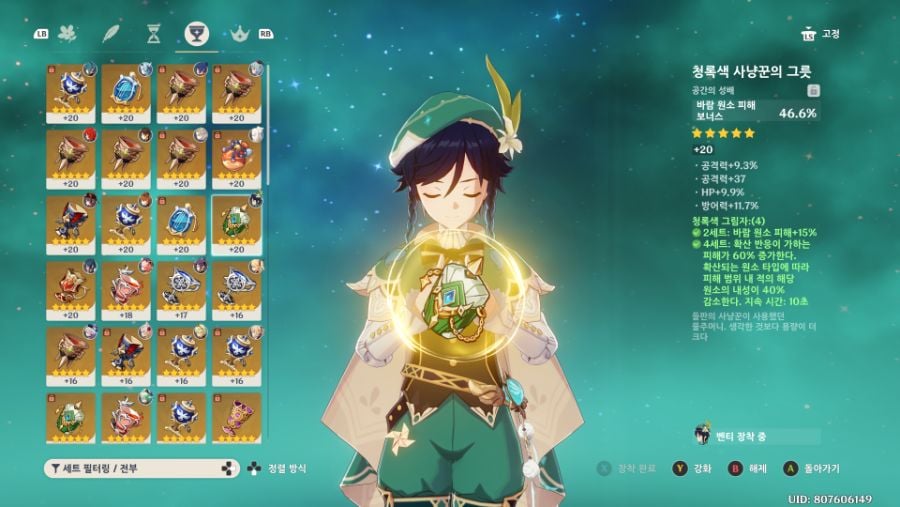Click the Enhance (강화) button
900x507 pixels.
pyautogui.click(x=694, y=468)
